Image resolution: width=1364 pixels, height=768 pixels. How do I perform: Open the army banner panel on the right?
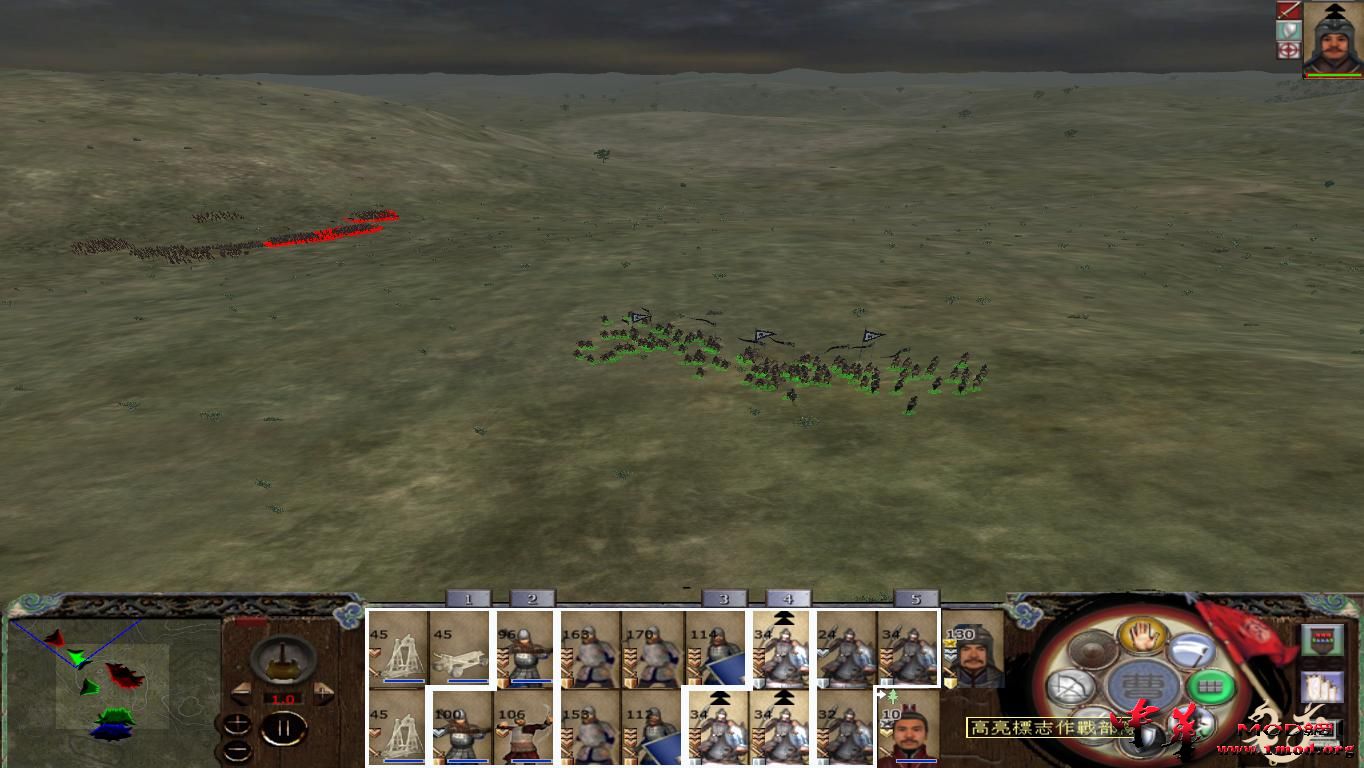(1323, 639)
